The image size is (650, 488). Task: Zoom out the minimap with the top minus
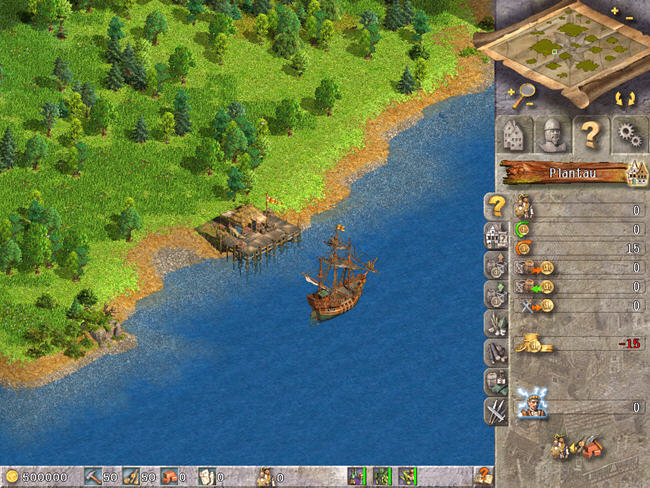pyautogui.click(x=628, y=17)
